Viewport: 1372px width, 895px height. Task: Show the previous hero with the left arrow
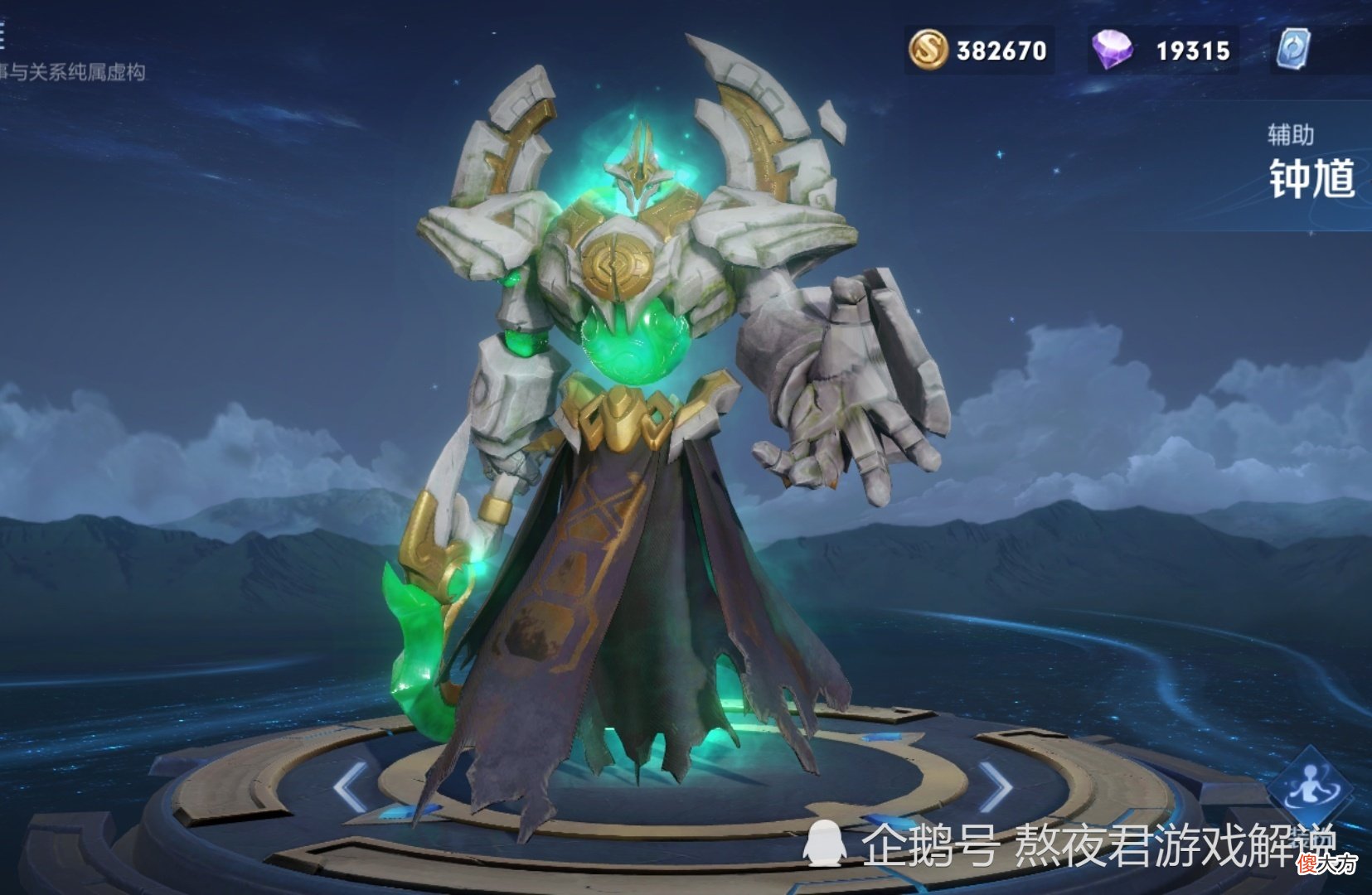(x=351, y=786)
